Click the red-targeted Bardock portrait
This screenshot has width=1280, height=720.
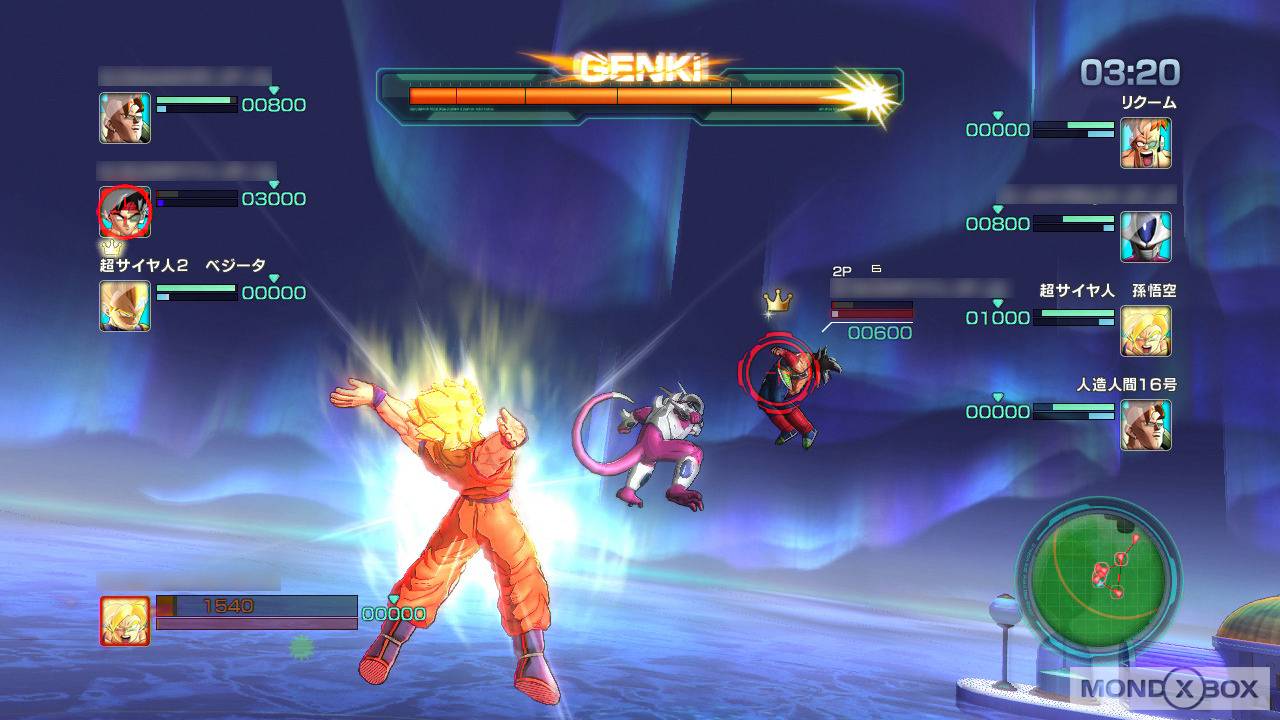coord(125,211)
